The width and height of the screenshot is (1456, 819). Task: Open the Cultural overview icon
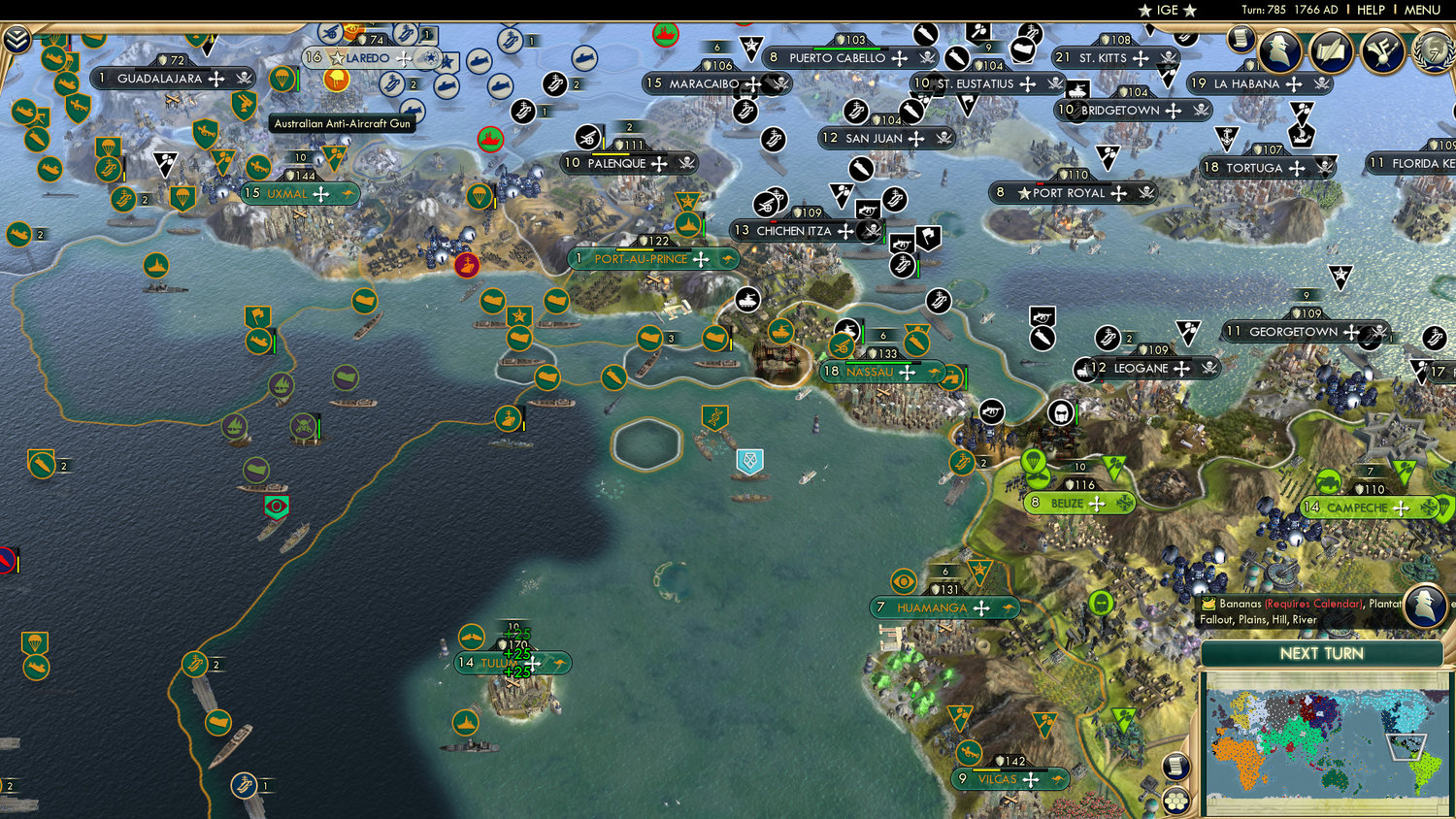click(x=1381, y=51)
